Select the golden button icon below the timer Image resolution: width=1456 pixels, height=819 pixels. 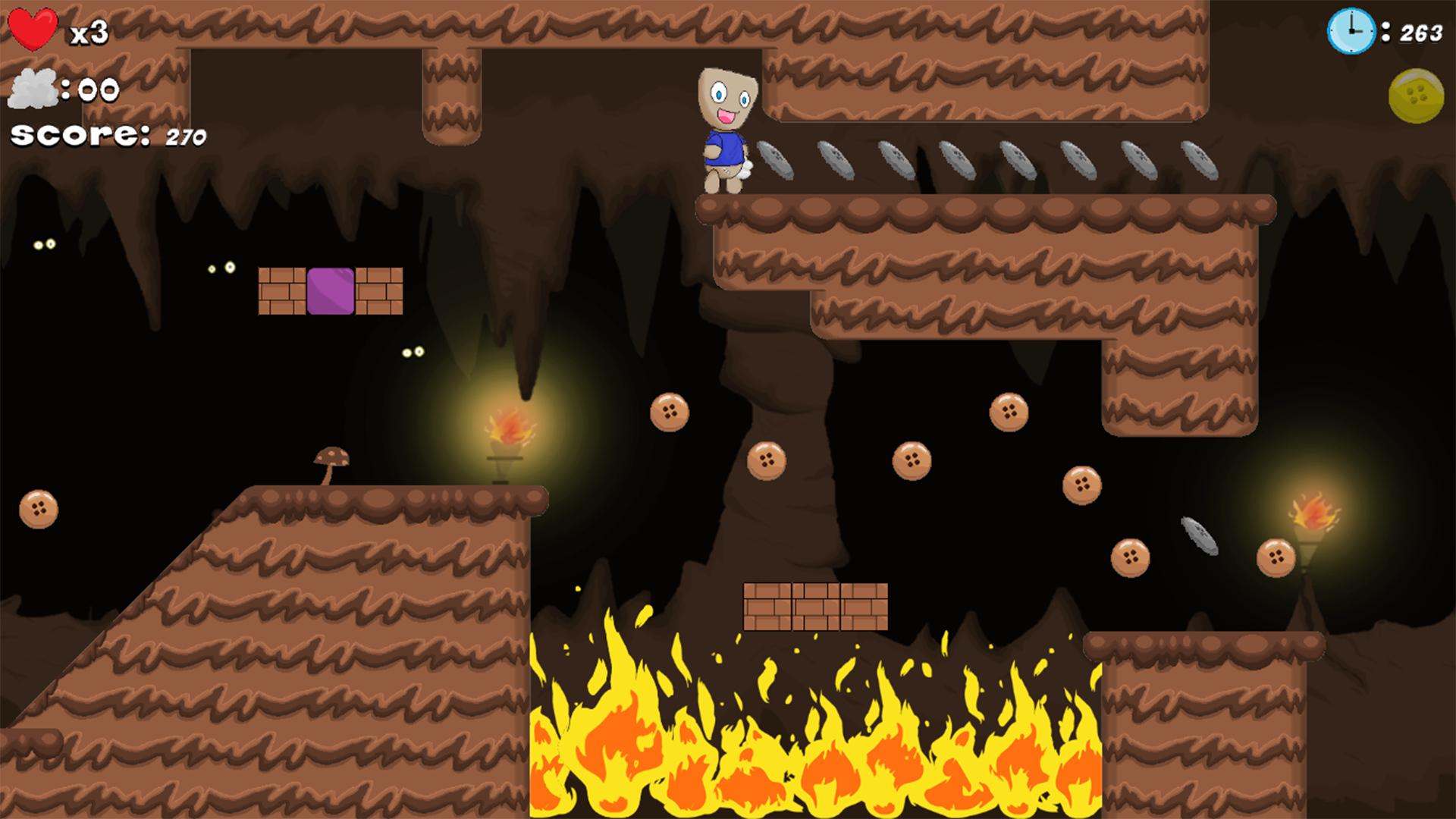tap(1417, 97)
